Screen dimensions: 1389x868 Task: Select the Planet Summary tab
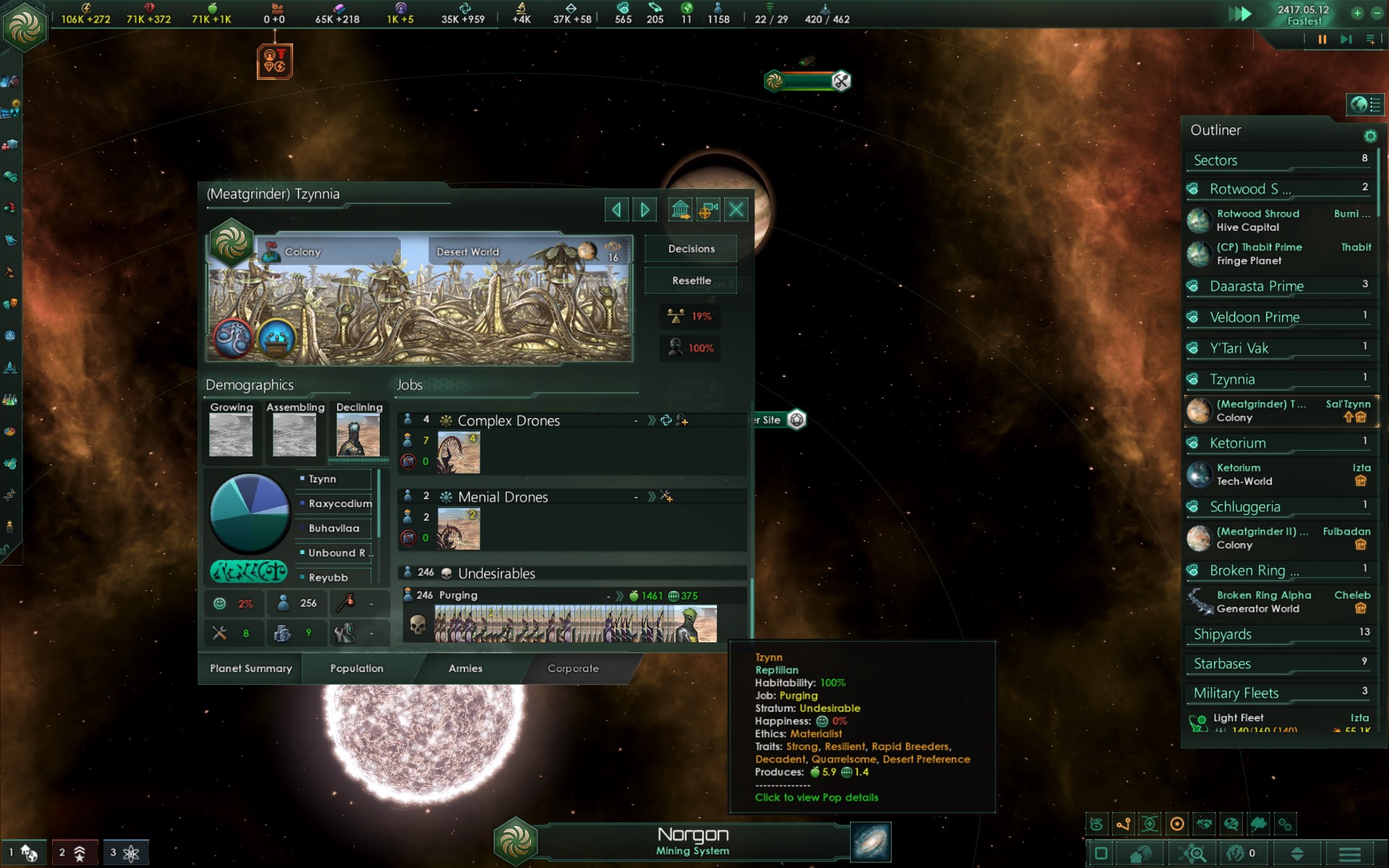251,668
